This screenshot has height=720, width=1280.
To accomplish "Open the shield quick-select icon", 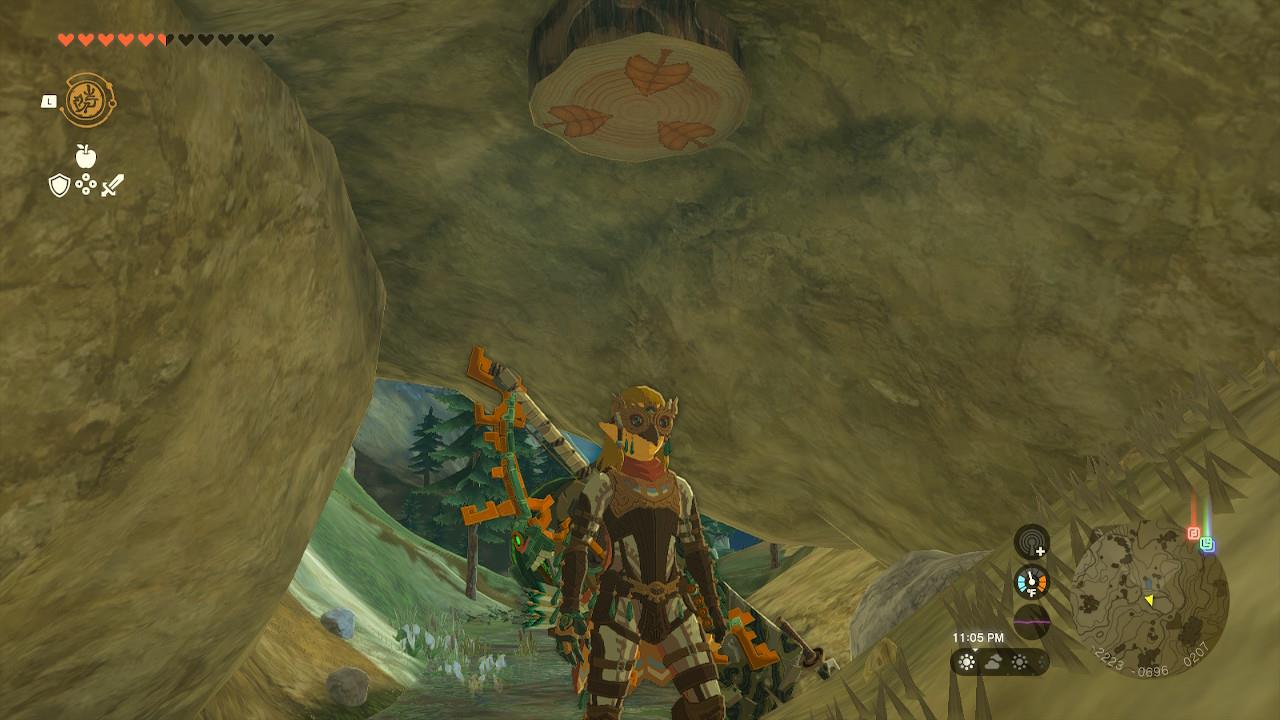I will [59, 185].
